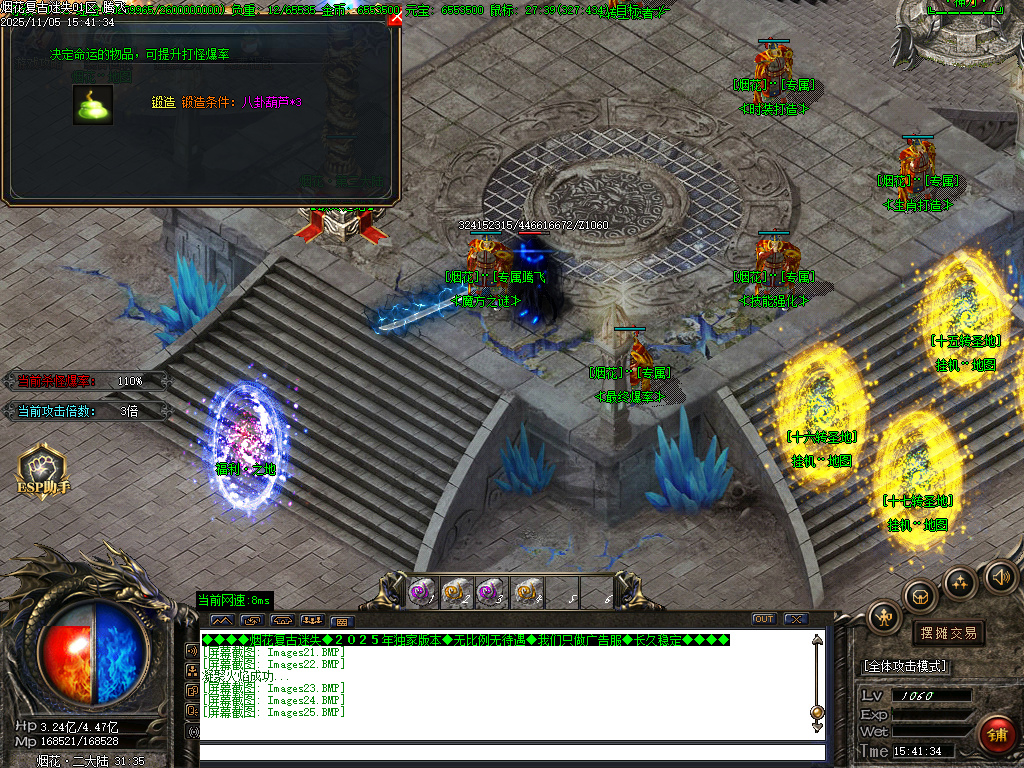The height and width of the screenshot is (768, 1024).
Task: Click the OUT button above the chat
Action: pos(764,619)
